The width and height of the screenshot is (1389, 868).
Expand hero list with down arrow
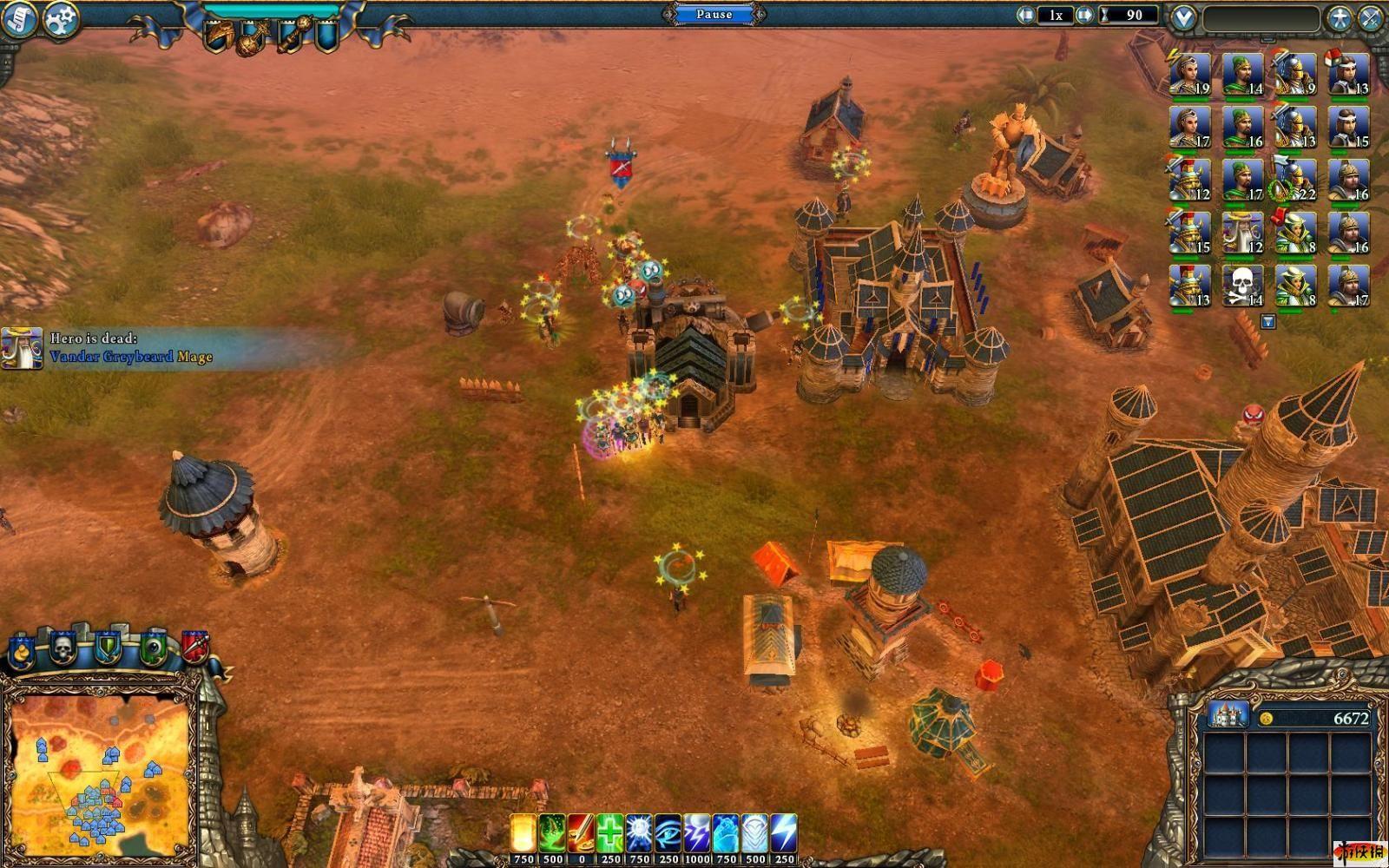pyautogui.click(x=1268, y=322)
